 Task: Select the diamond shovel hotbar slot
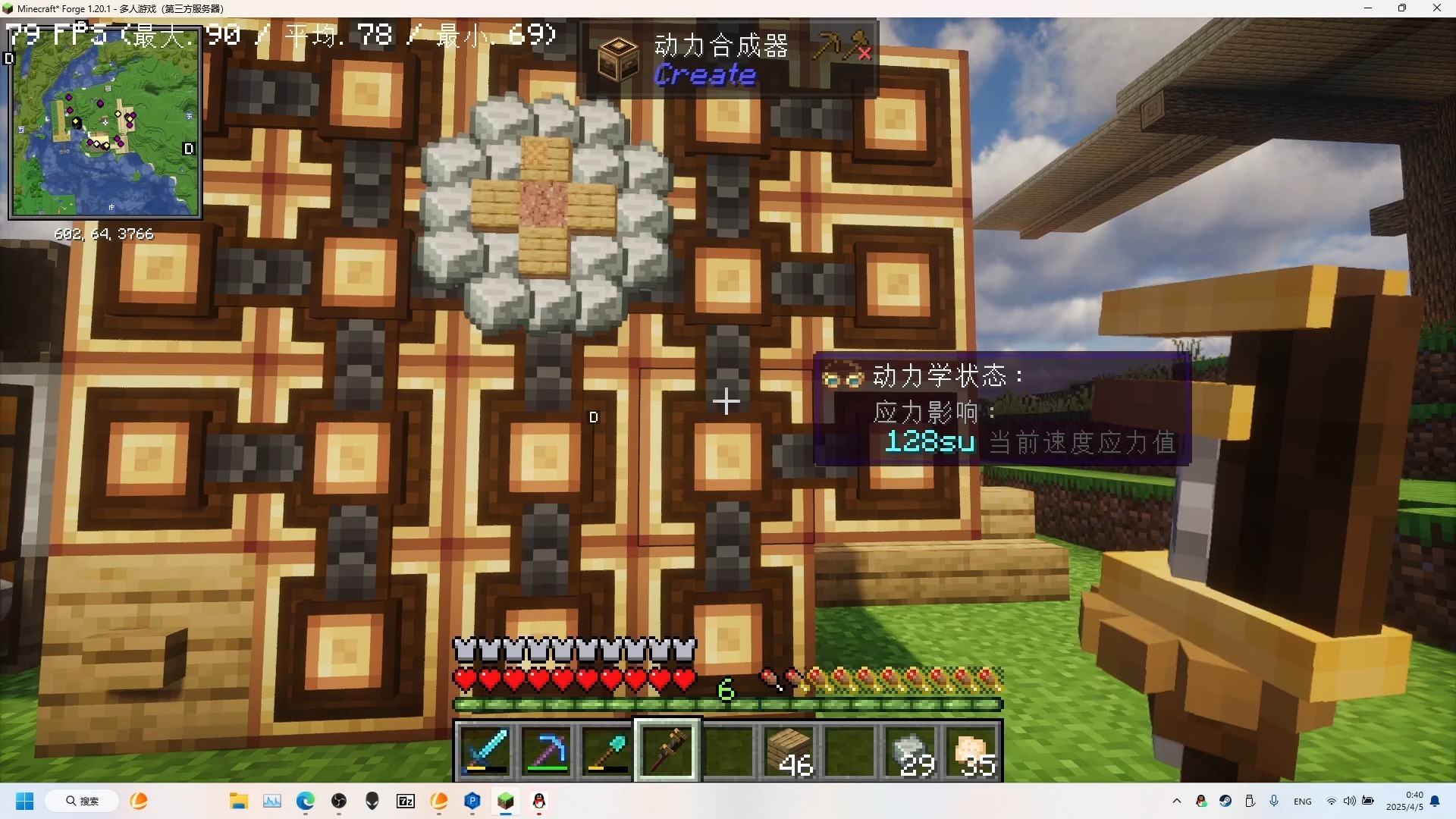pyautogui.click(x=607, y=751)
